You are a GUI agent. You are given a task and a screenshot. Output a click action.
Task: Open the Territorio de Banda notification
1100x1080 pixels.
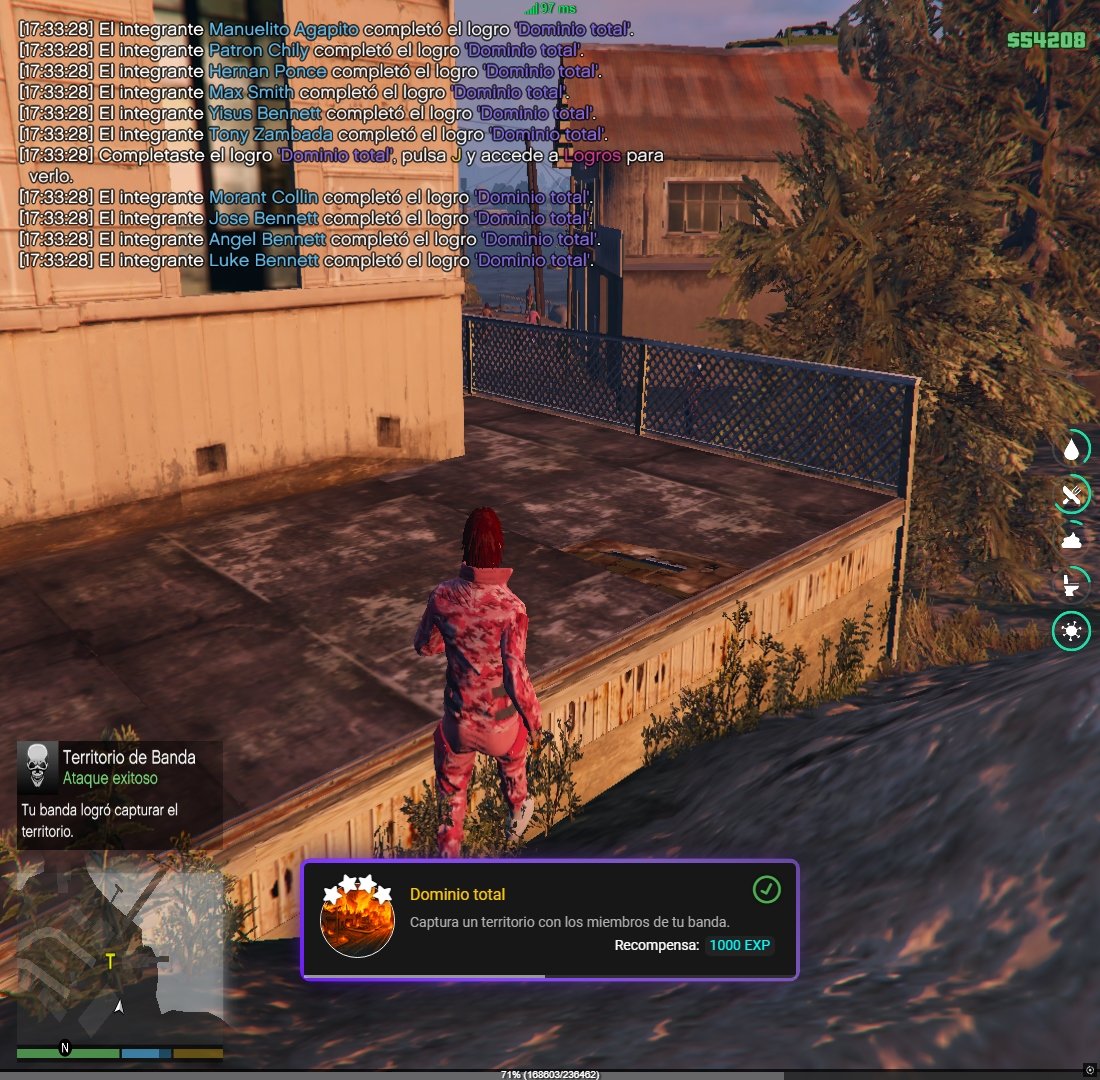click(120, 795)
